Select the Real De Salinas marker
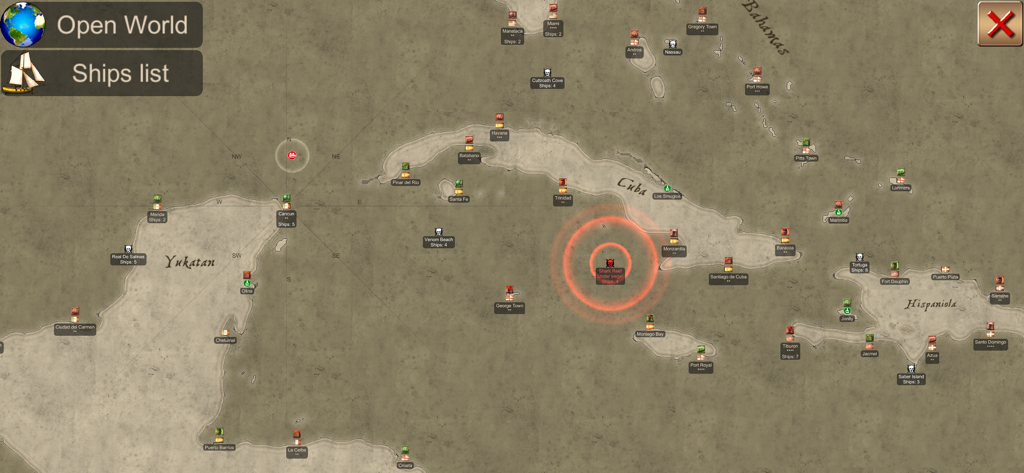The width and height of the screenshot is (1024, 473). point(128,252)
